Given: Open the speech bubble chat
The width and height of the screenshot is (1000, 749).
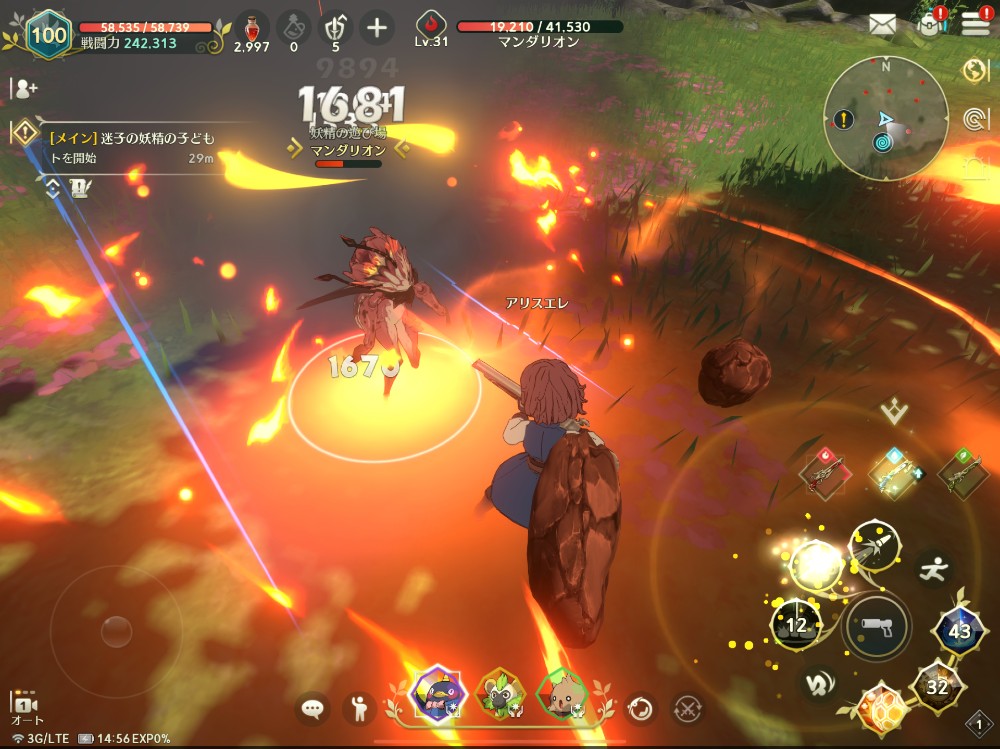Looking at the screenshot, I should click(313, 709).
